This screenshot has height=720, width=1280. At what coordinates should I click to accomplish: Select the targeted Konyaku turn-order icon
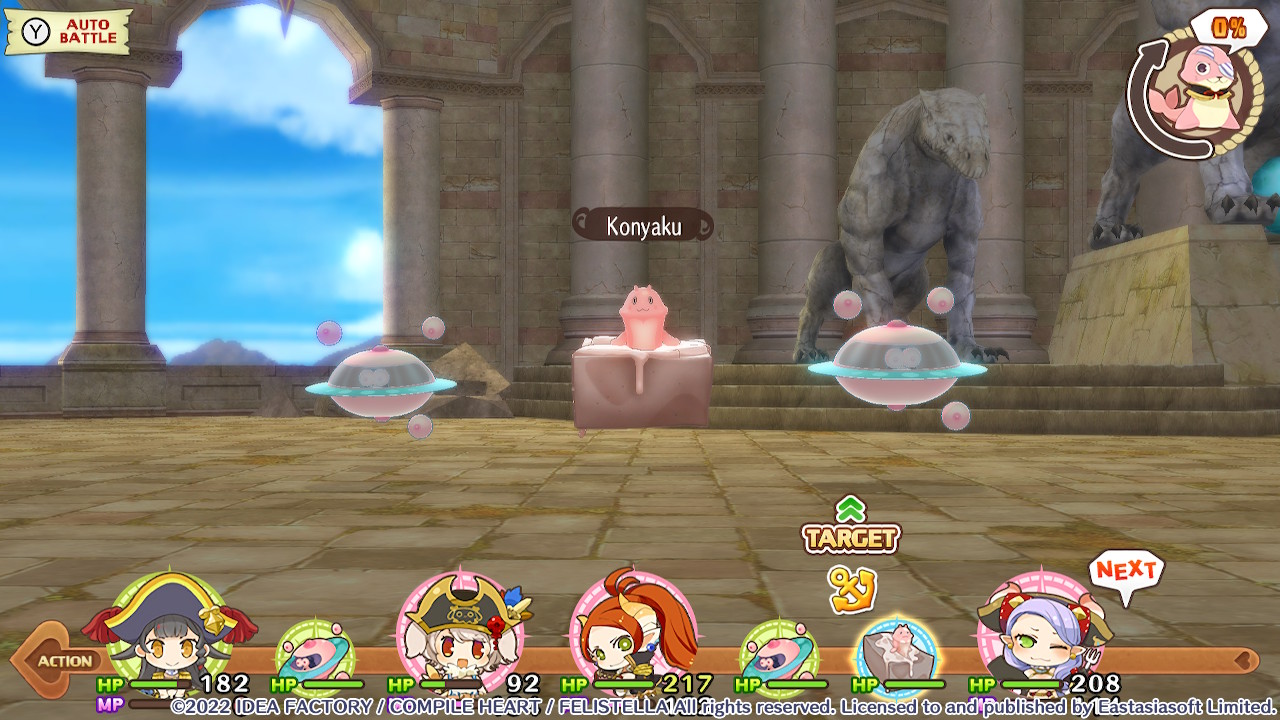tap(897, 654)
